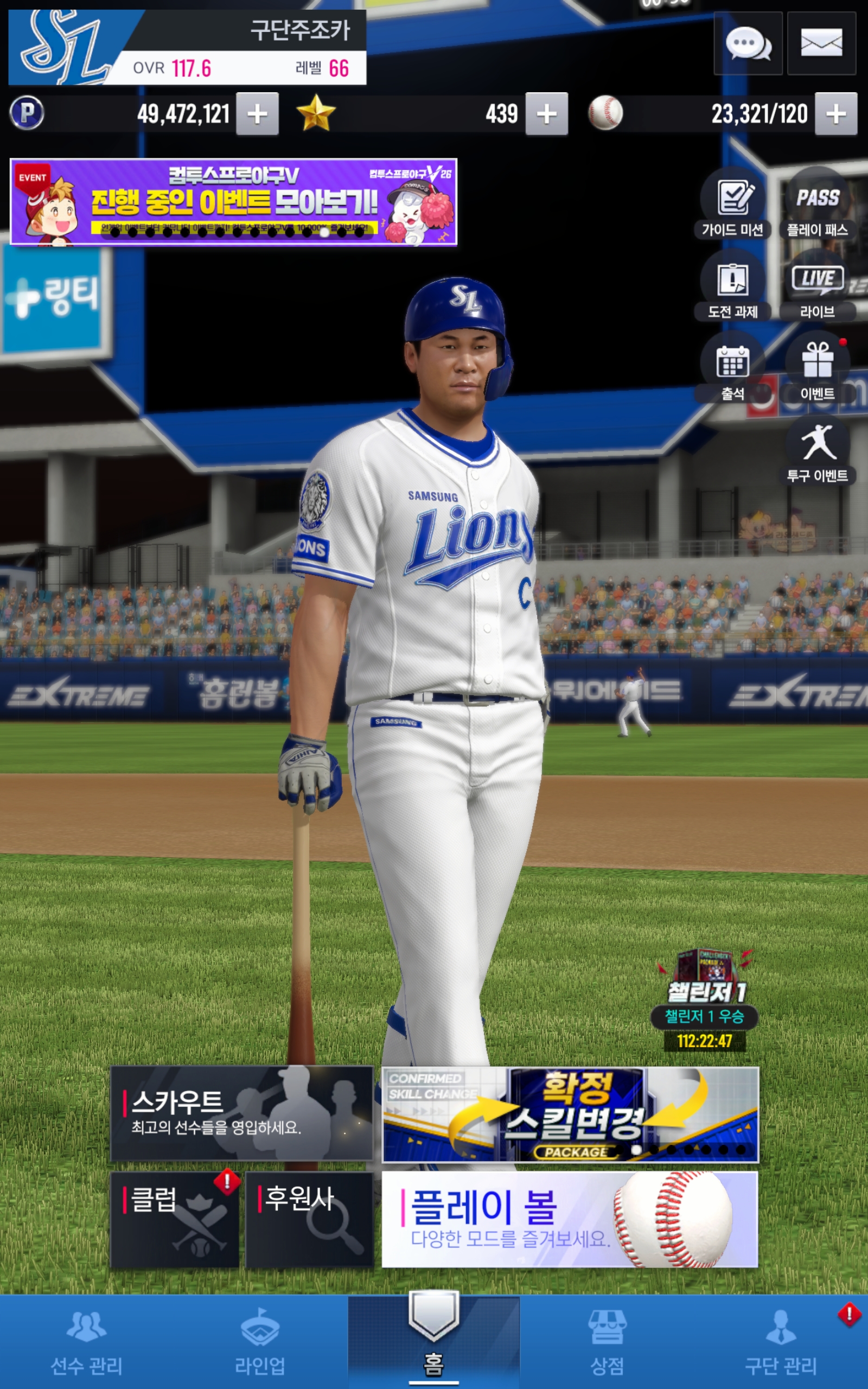Refill baseballs with the plus button
This screenshot has width=868, height=1389.
[836, 113]
